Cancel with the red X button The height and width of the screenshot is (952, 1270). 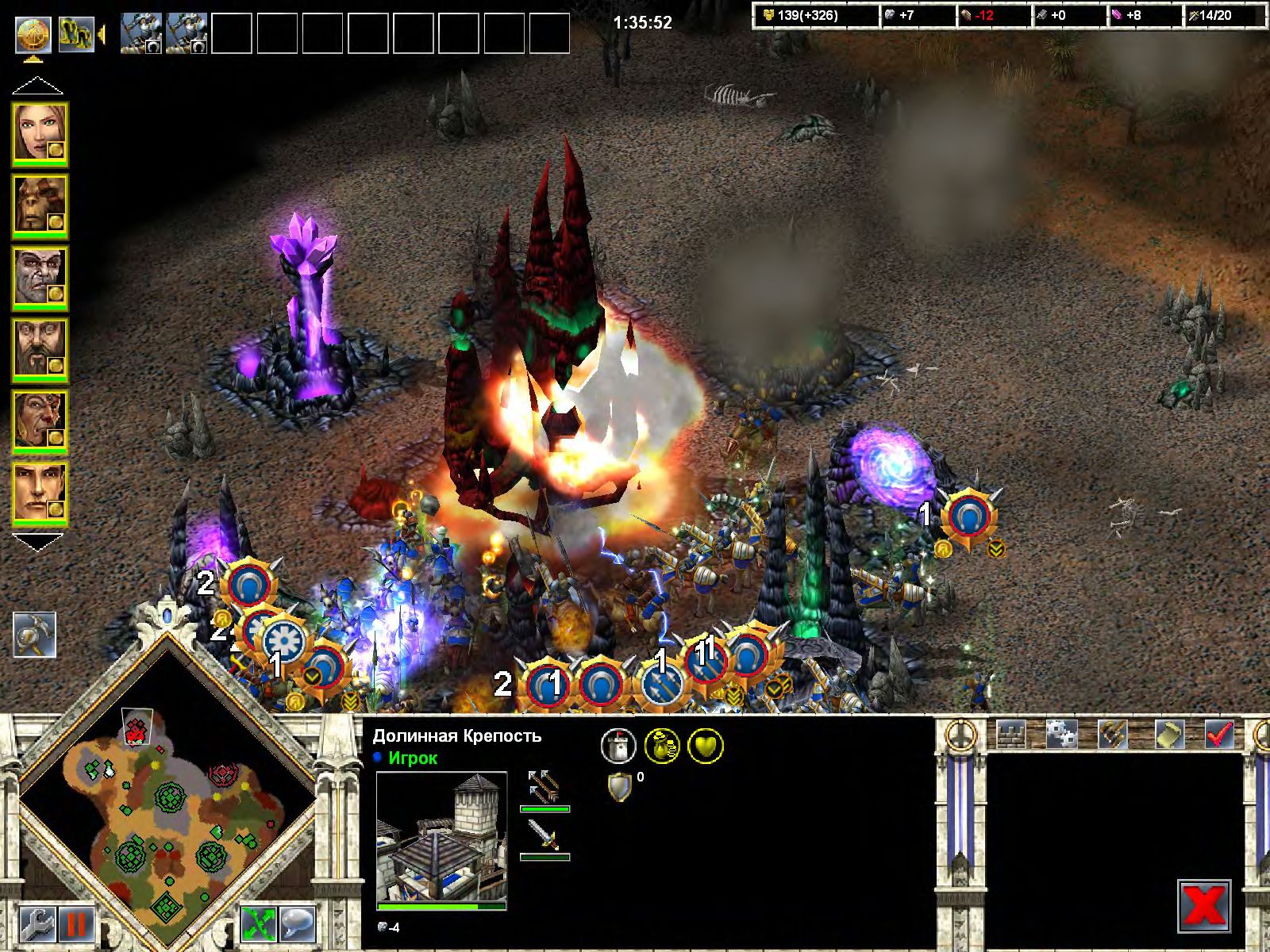click(x=1203, y=906)
